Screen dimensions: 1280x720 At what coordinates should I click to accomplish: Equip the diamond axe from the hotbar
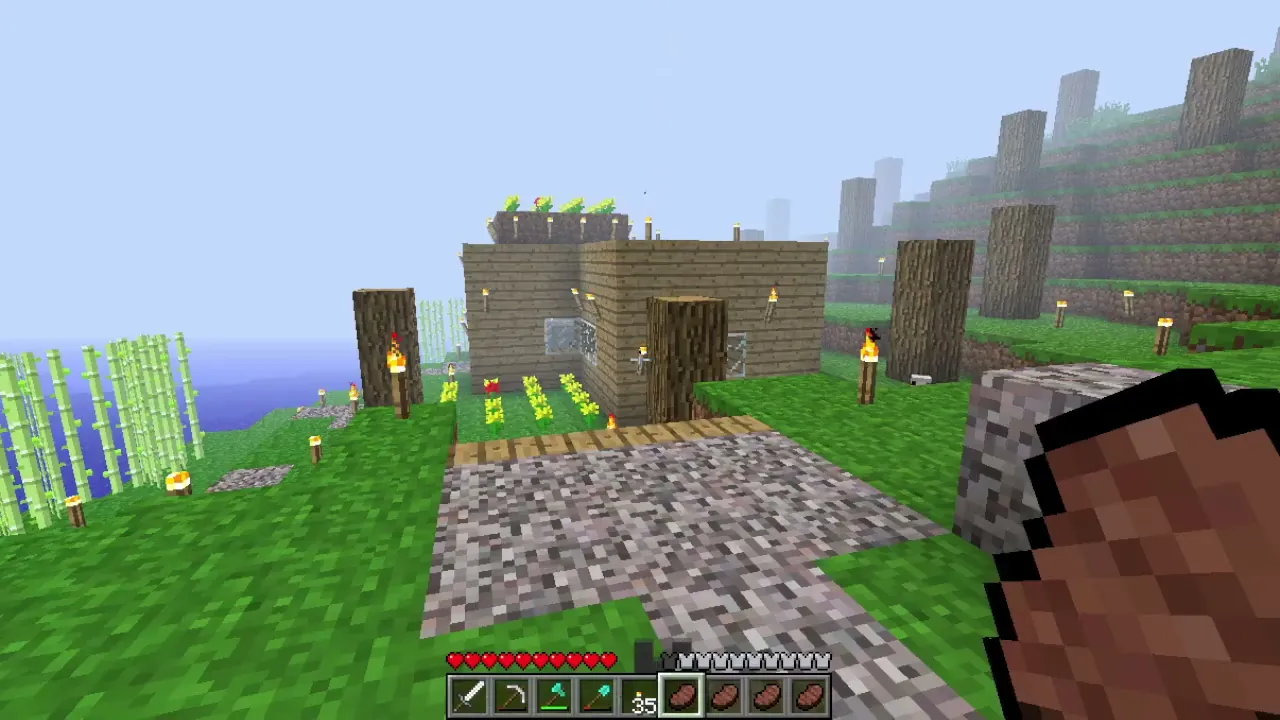click(555, 696)
